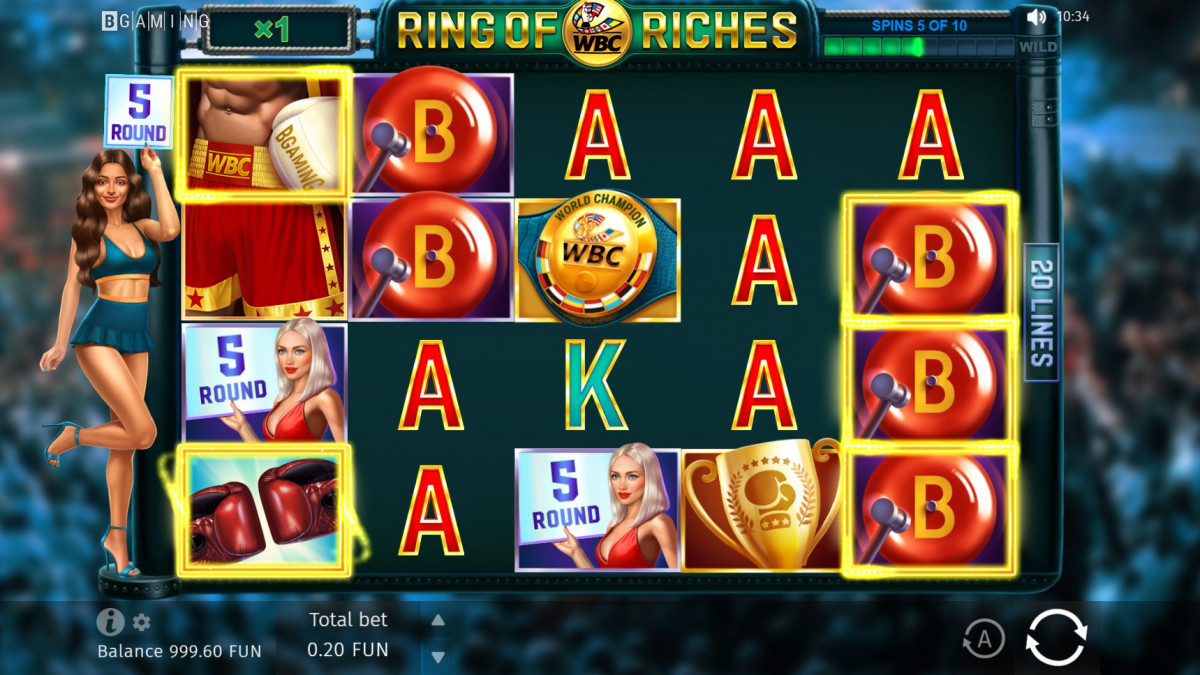The image size is (1200, 675).
Task: Decrease the total bet amount
Action: click(437, 656)
